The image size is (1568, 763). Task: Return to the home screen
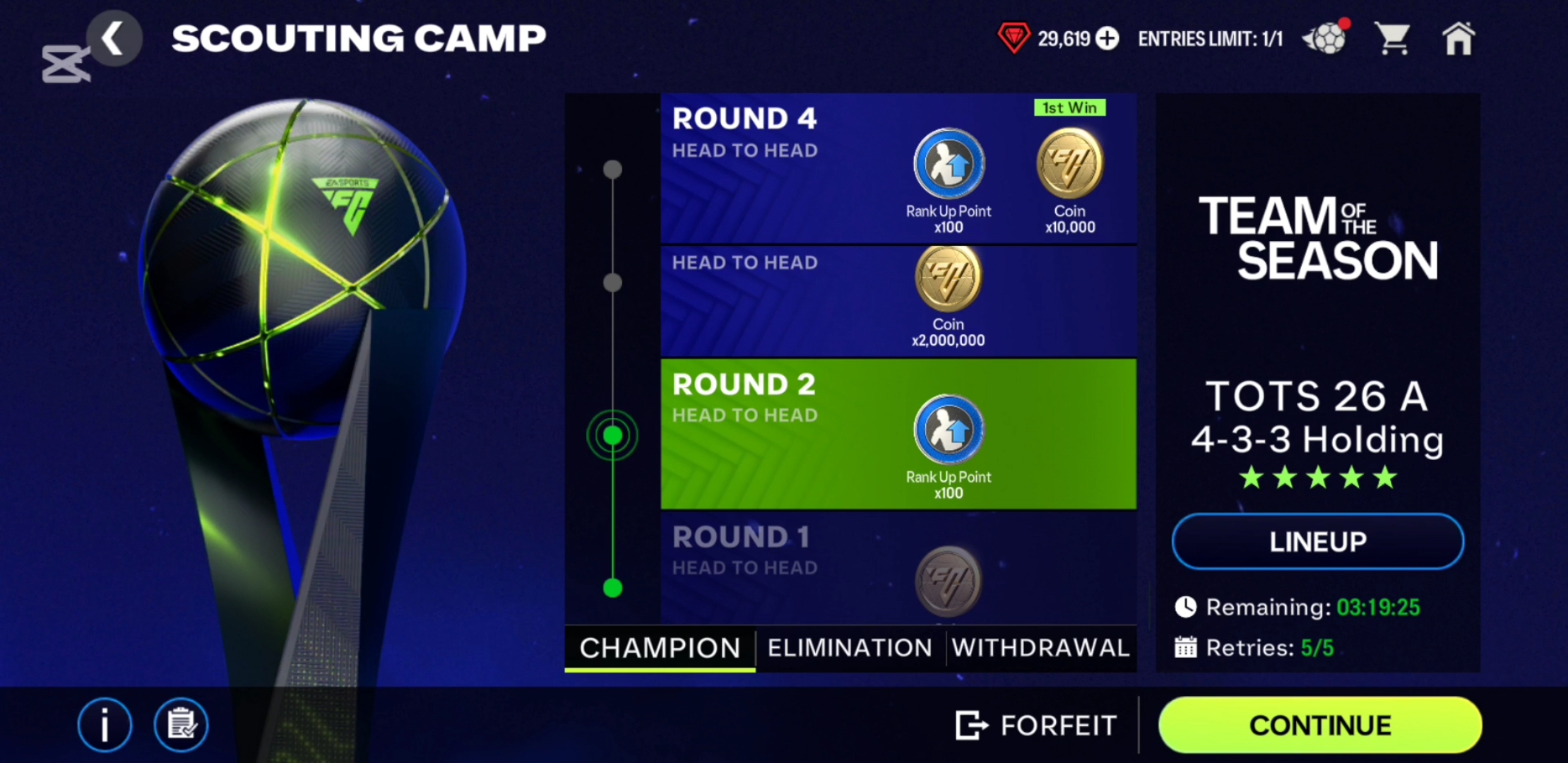click(1459, 38)
